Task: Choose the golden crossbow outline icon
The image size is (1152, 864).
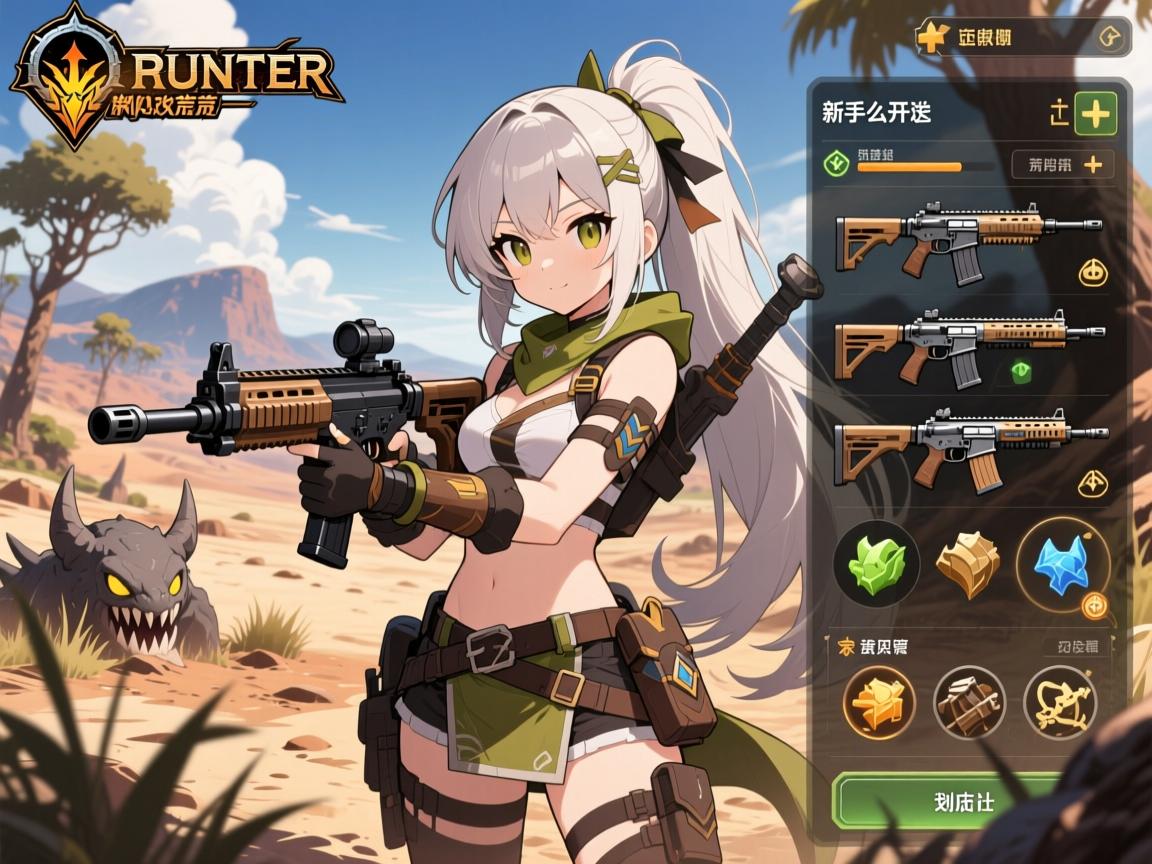Action: (x=1060, y=701)
